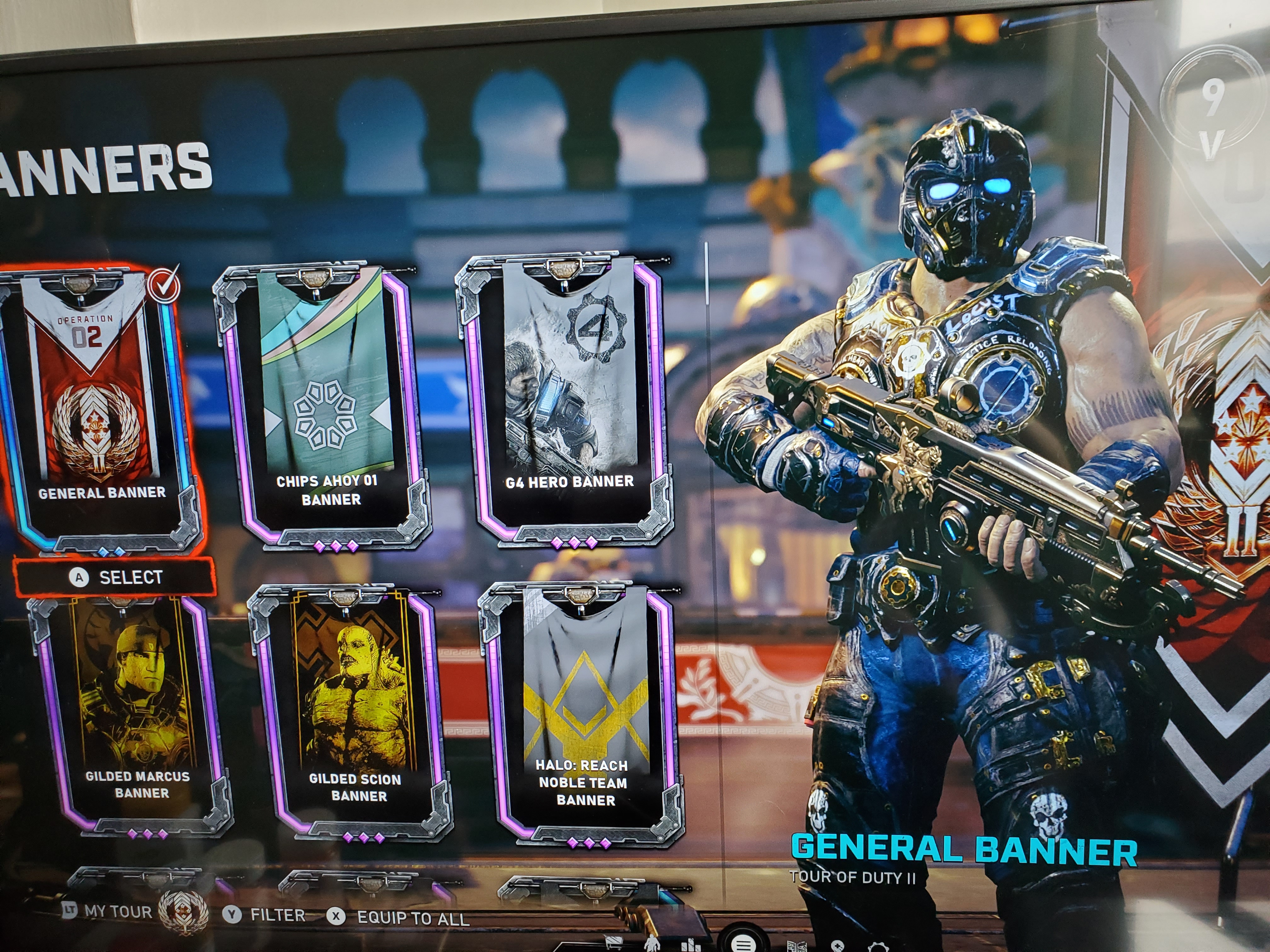This screenshot has height=952, width=1270.
Task: Open the character customization figure icon
Action: [x=652, y=944]
